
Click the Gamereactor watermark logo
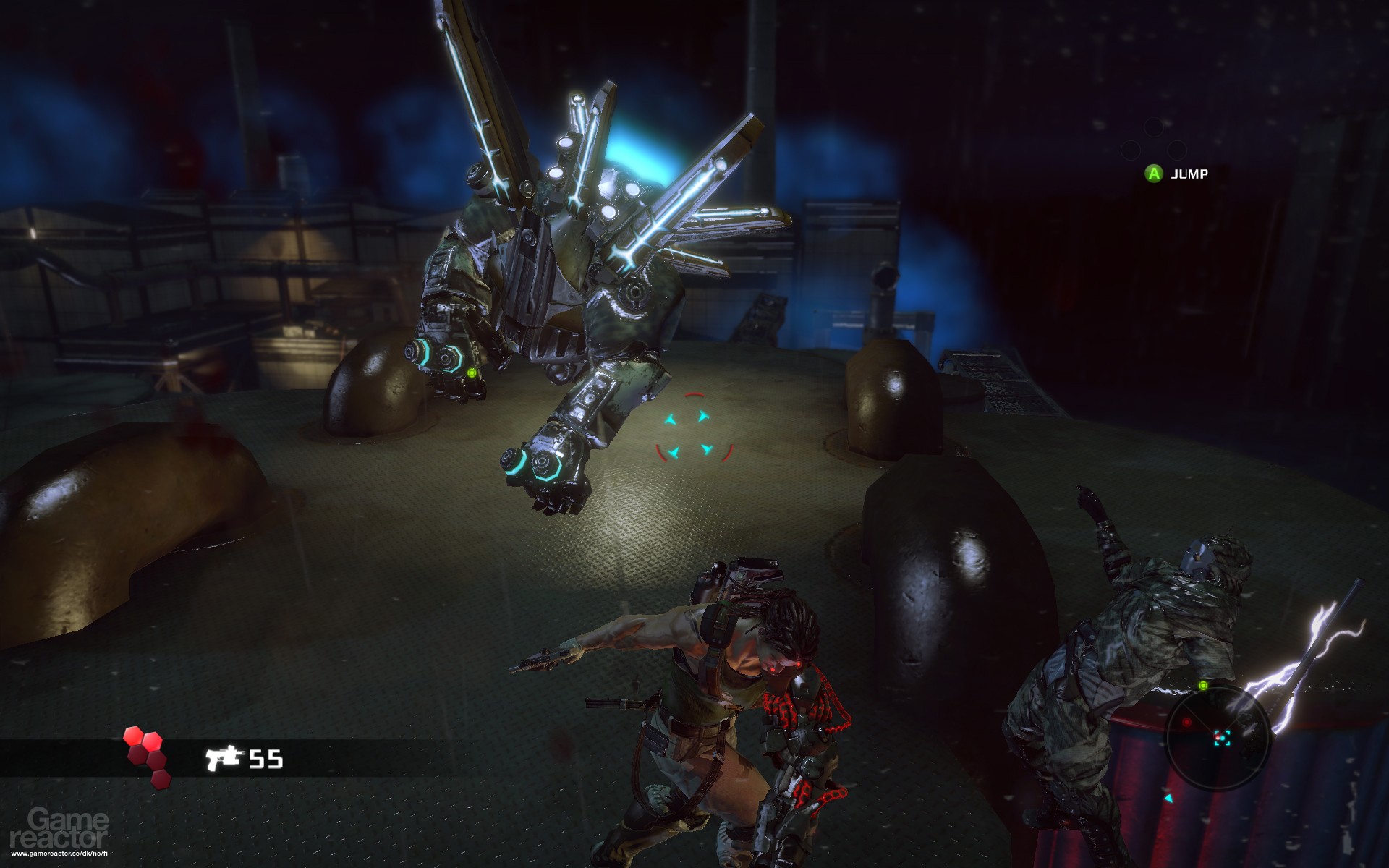point(58,828)
